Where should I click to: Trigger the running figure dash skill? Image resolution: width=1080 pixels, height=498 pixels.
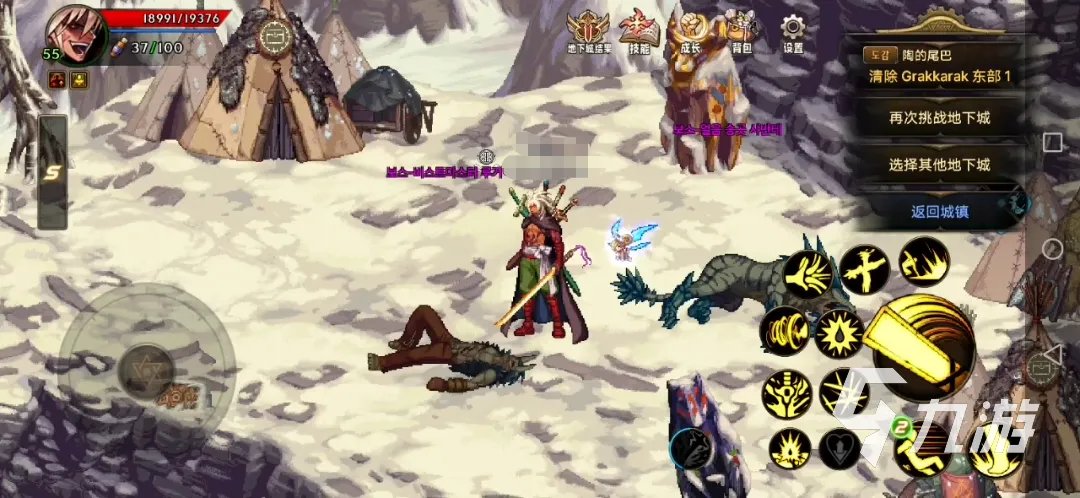tap(923, 262)
